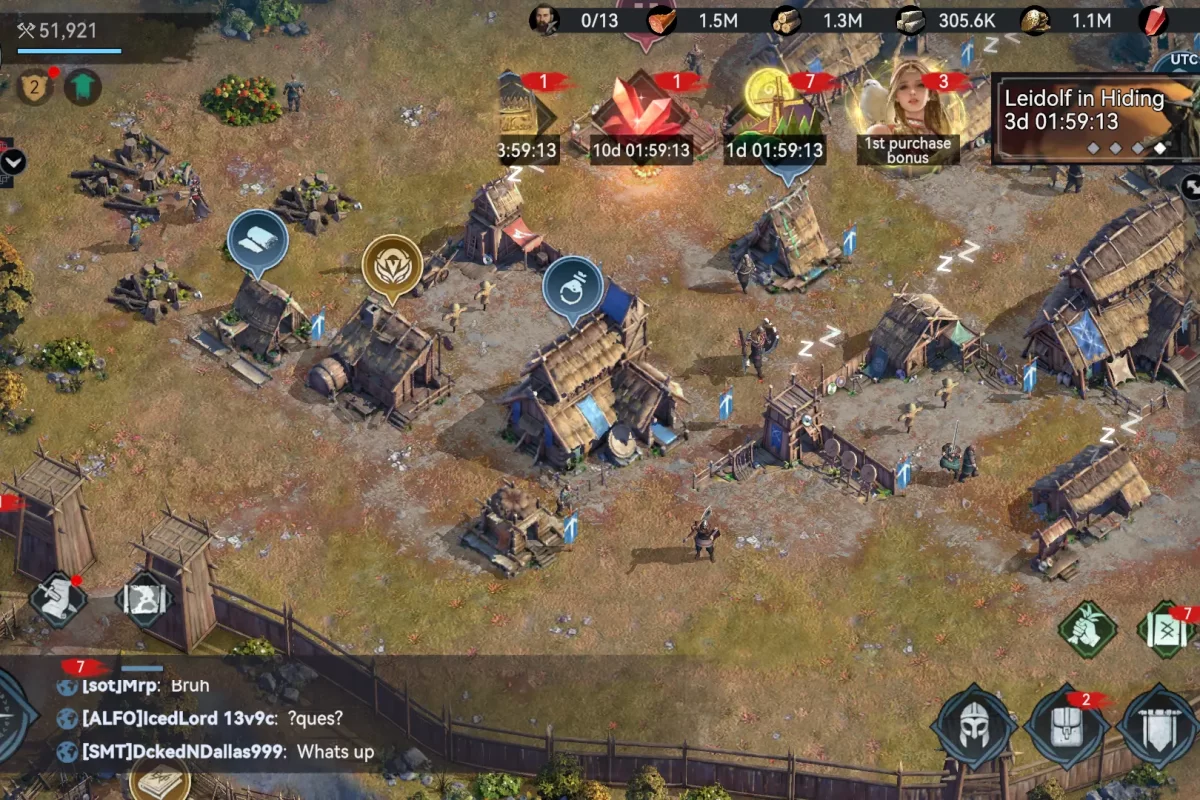Open the Leidolf in Hiding event
The width and height of the screenshot is (1200, 800).
coord(1094,118)
